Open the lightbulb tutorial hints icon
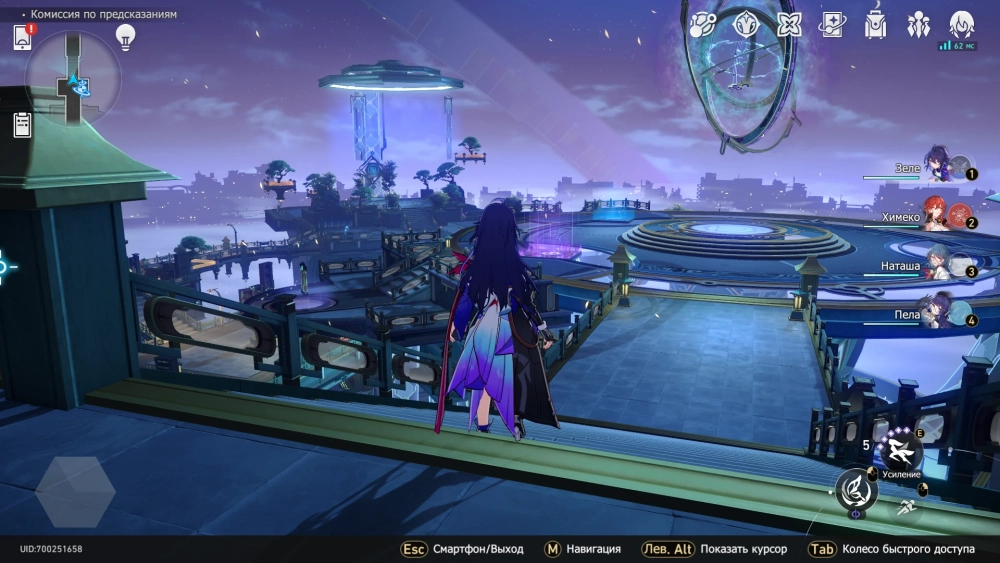1000x563 pixels. click(x=125, y=36)
